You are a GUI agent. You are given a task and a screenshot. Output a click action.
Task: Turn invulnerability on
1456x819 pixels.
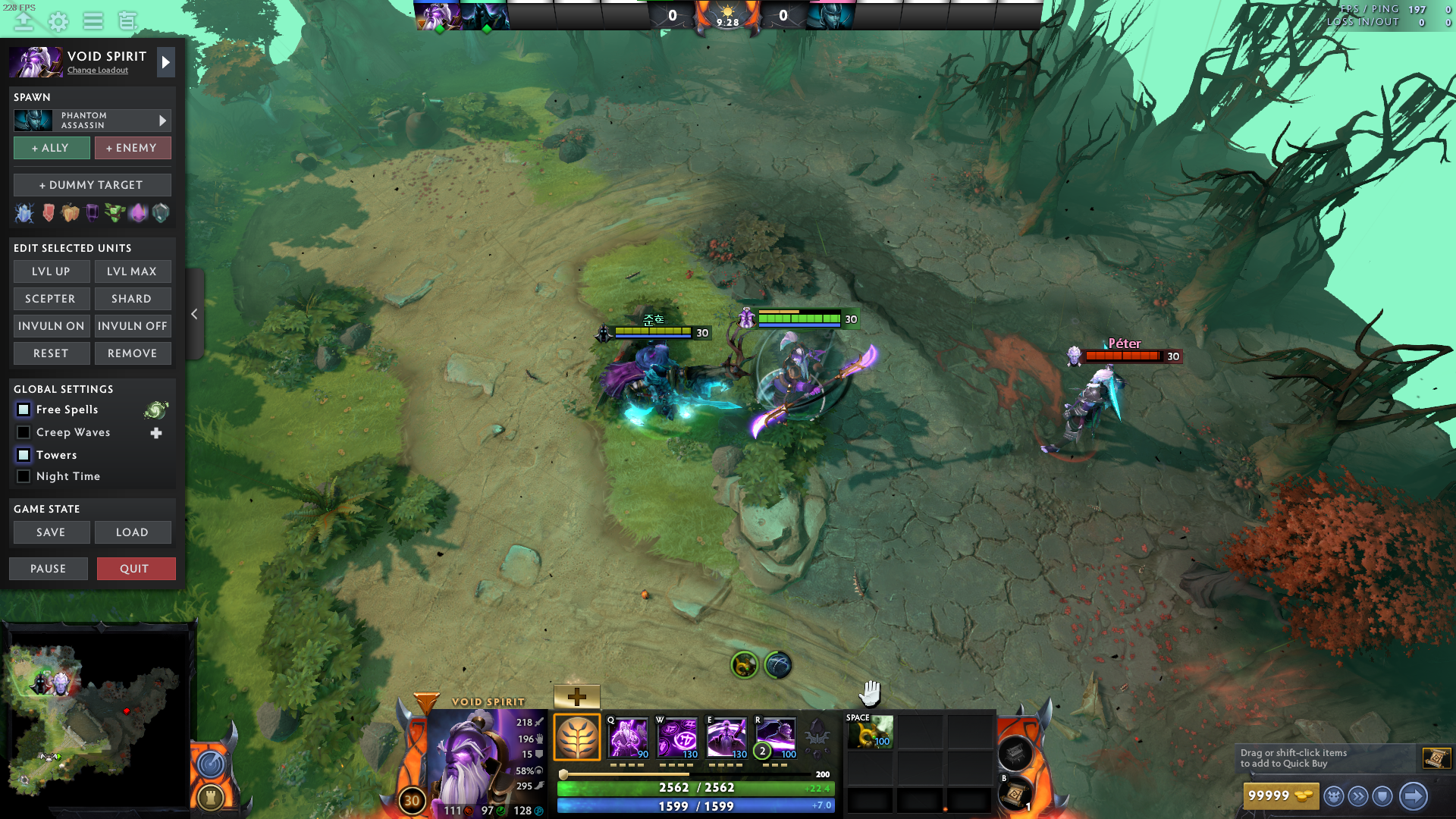click(x=51, y=326)
